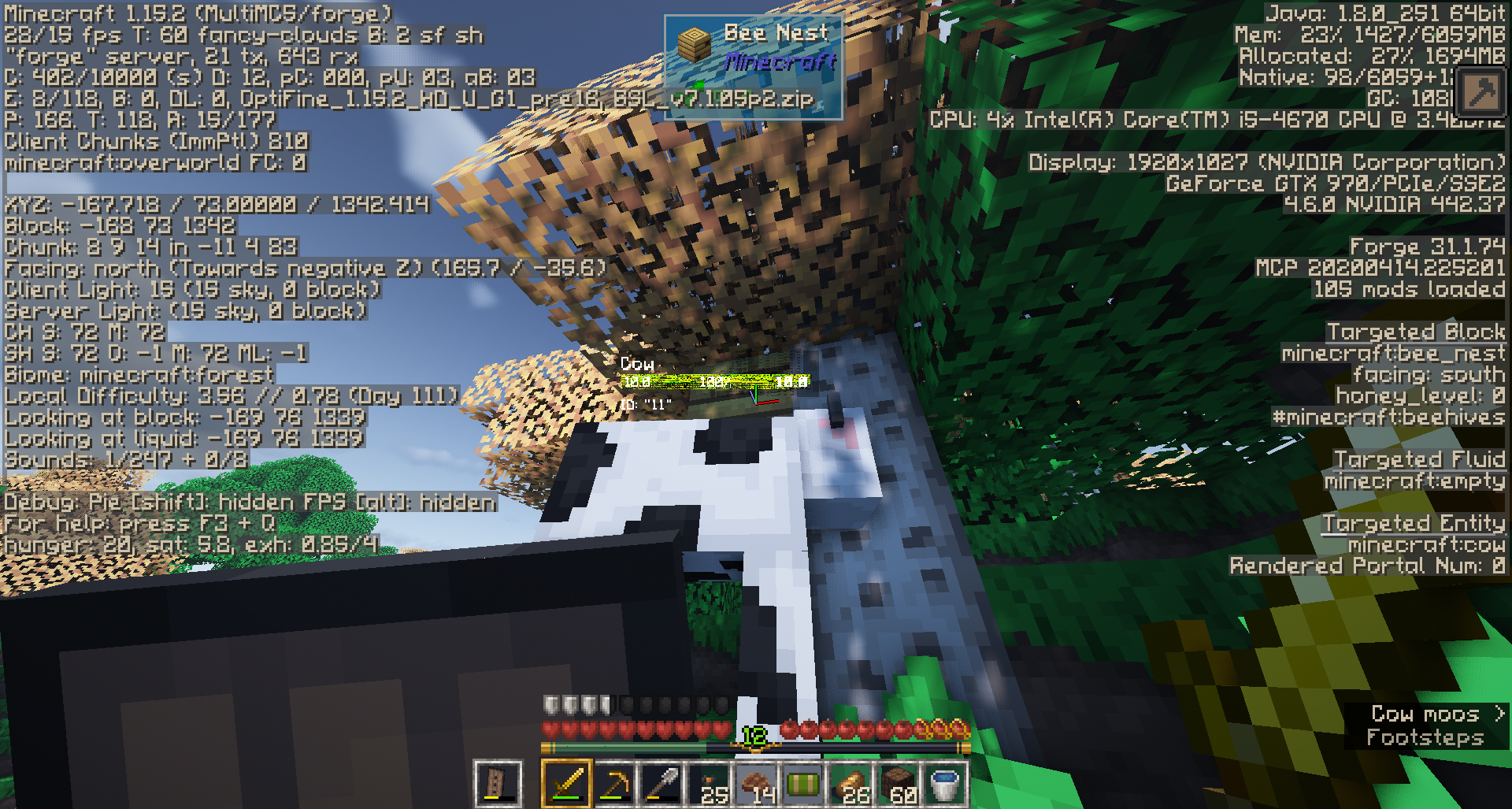Choose the bread stack of 26
1512x809 pixels.
coord(851,784)
